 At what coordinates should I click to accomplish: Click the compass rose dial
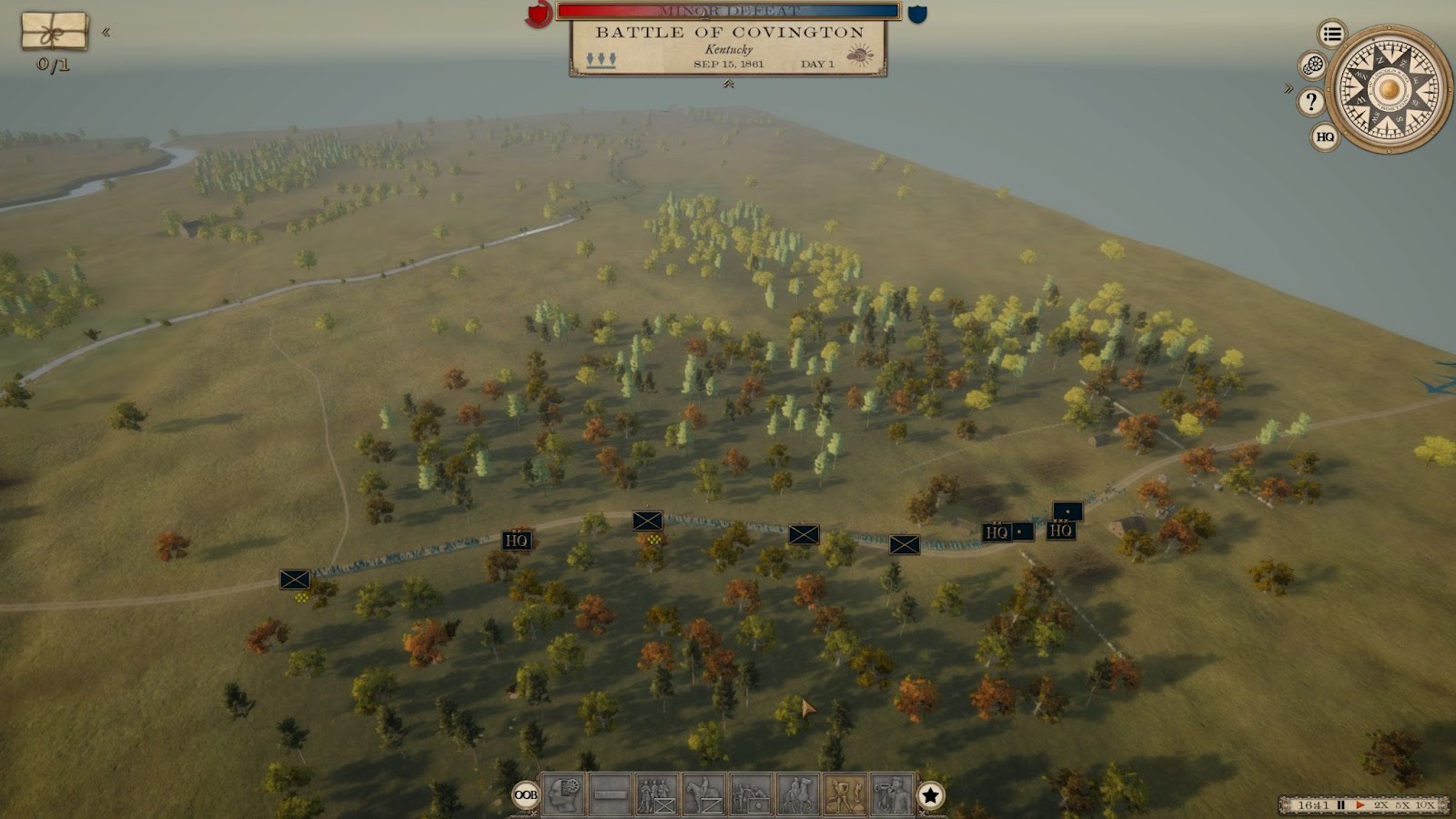[x=1389, y=89]
